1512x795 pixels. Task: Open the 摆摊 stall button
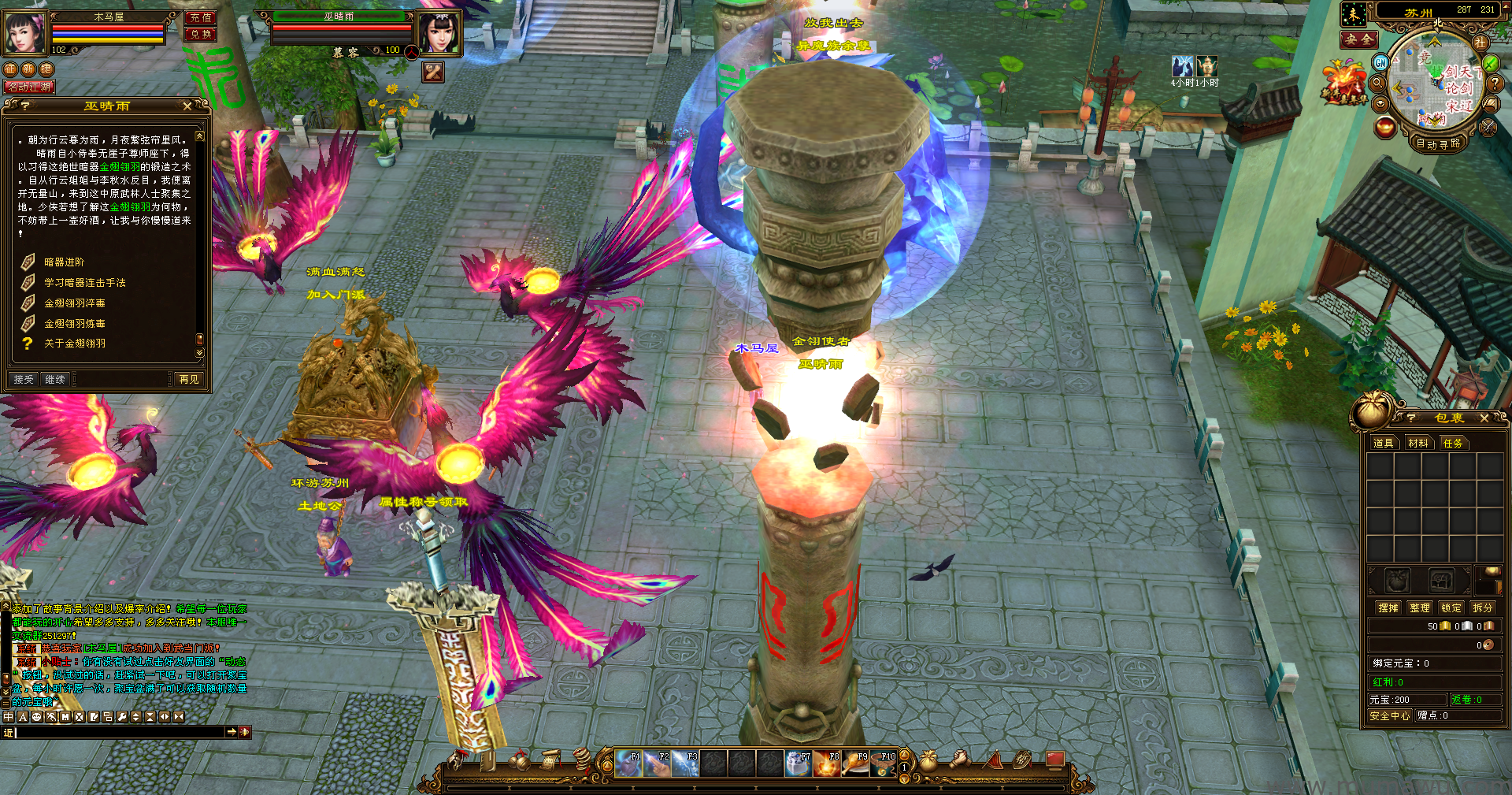[1388, 608]
